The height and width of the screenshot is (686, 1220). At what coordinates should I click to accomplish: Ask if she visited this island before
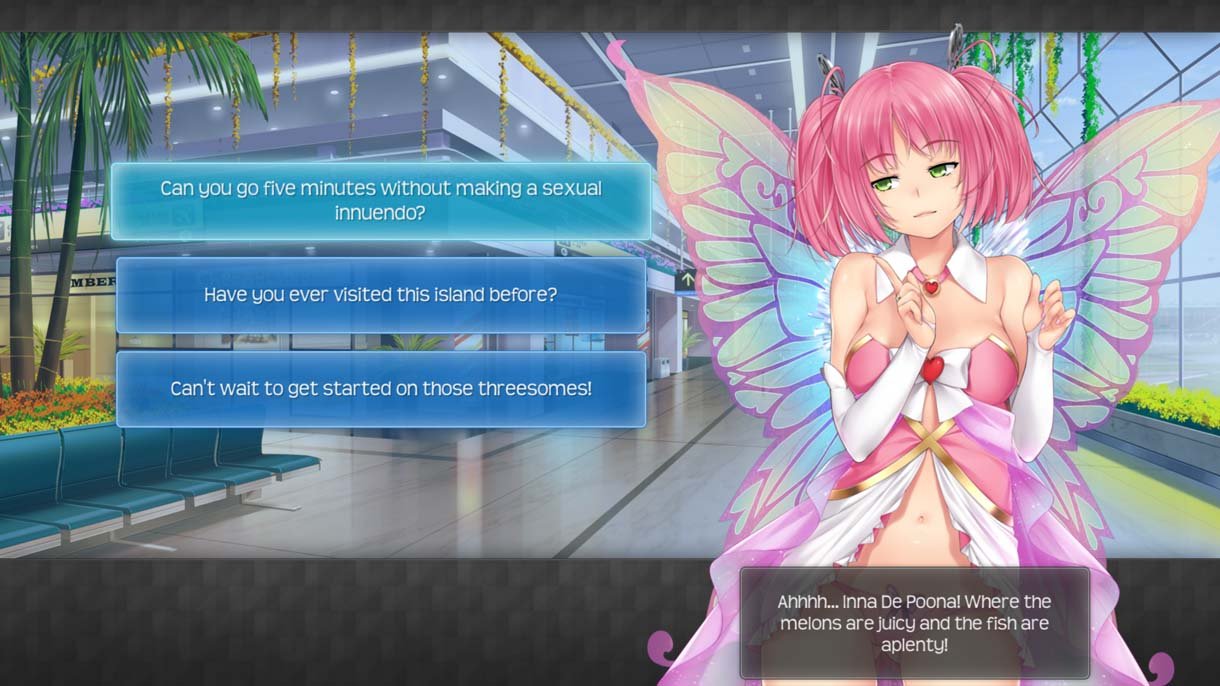pos(381,295)
